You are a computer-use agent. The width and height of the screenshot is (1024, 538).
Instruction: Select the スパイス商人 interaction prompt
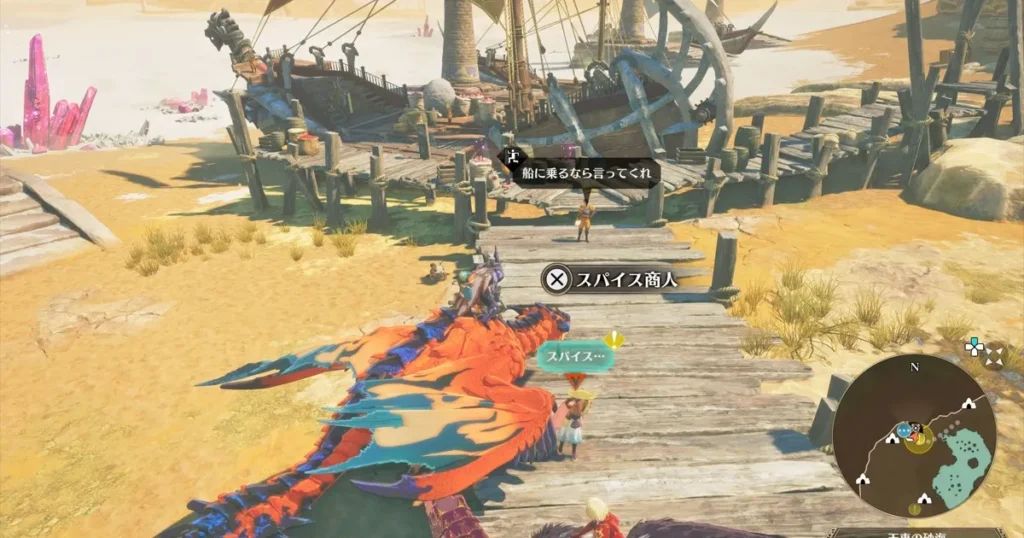612,279
